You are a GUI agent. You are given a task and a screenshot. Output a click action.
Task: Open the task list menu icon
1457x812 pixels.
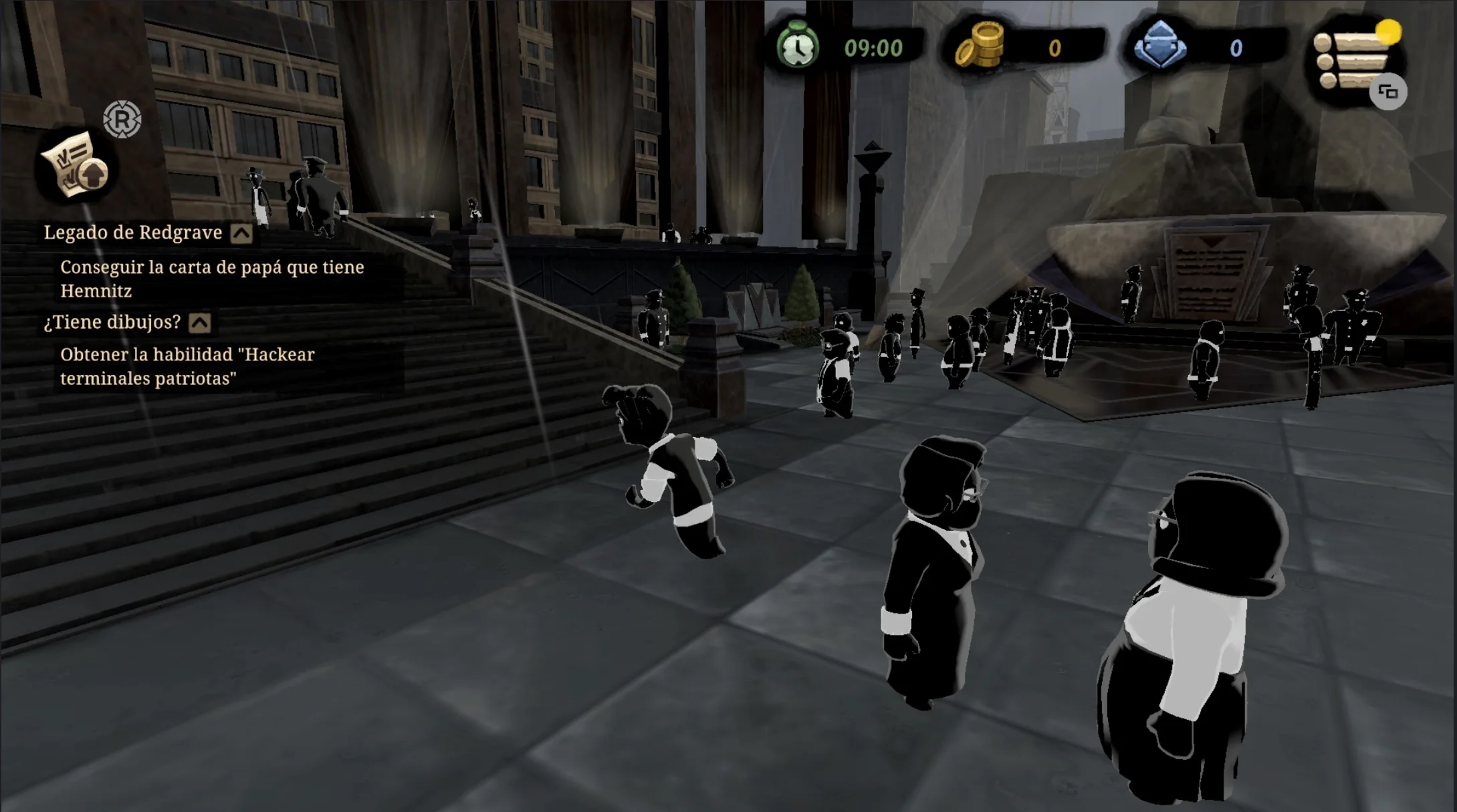point(1353,60)
